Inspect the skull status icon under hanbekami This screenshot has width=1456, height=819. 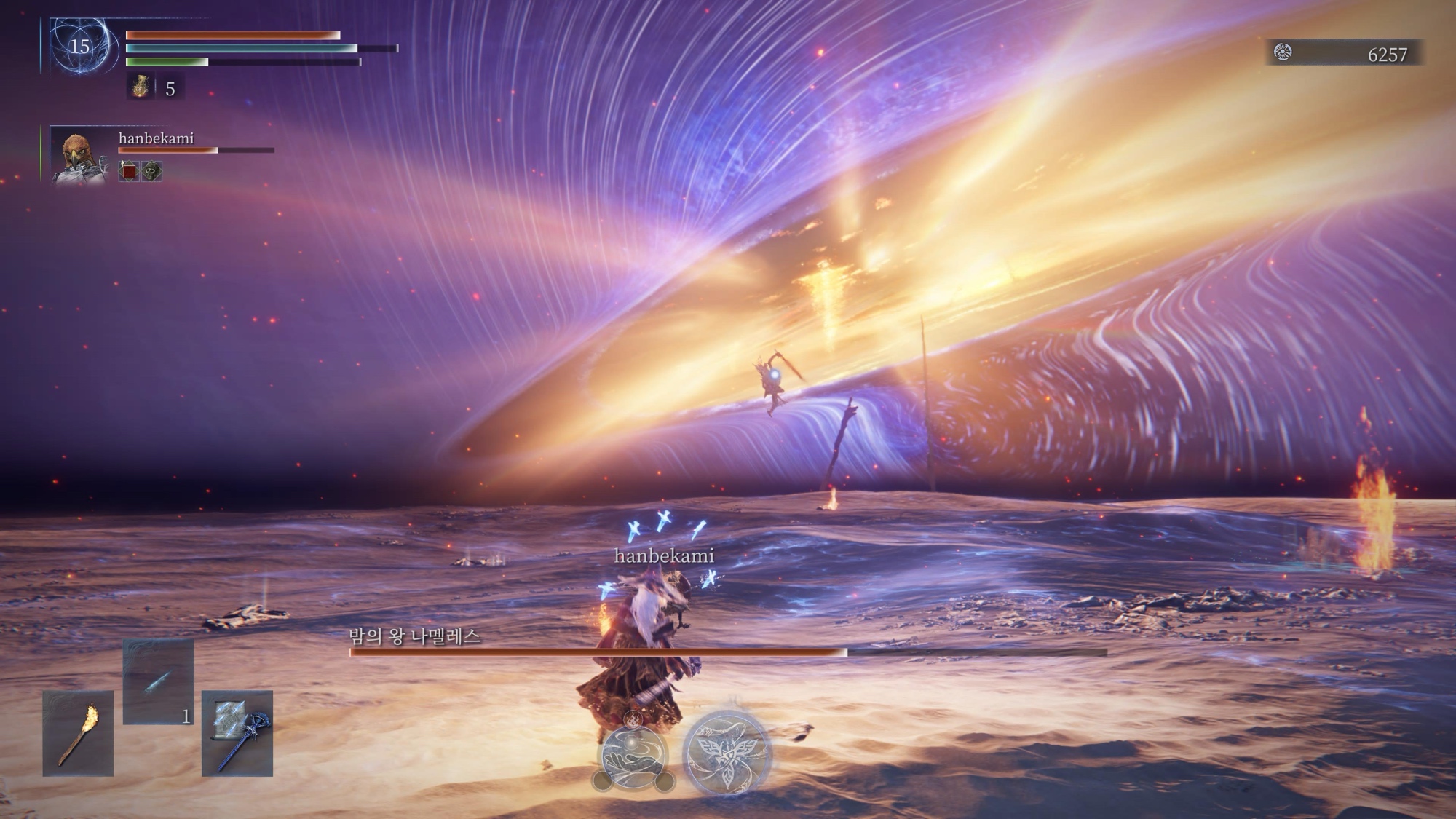[x=151, y=172]
